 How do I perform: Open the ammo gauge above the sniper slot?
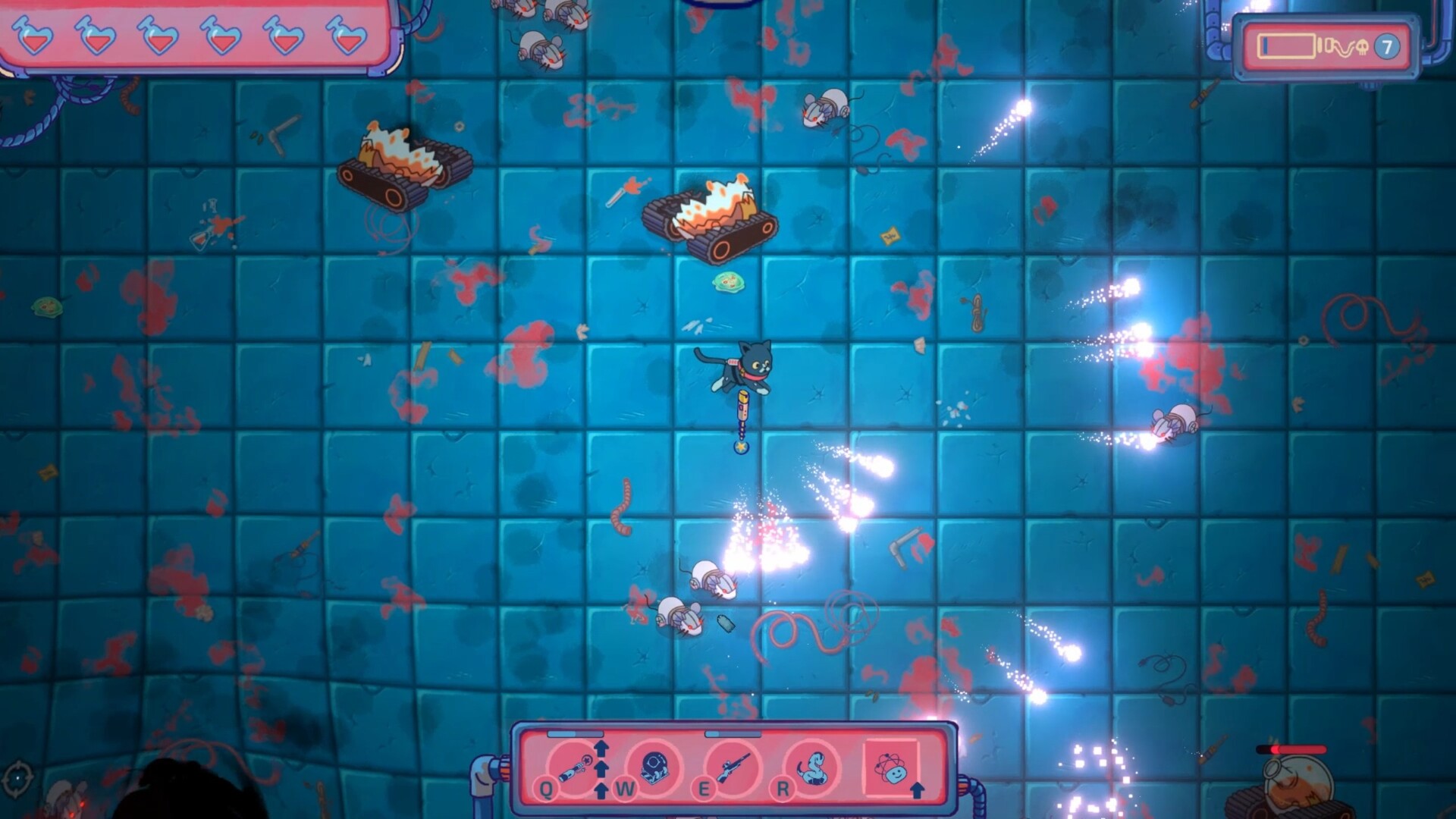(733, 733)
